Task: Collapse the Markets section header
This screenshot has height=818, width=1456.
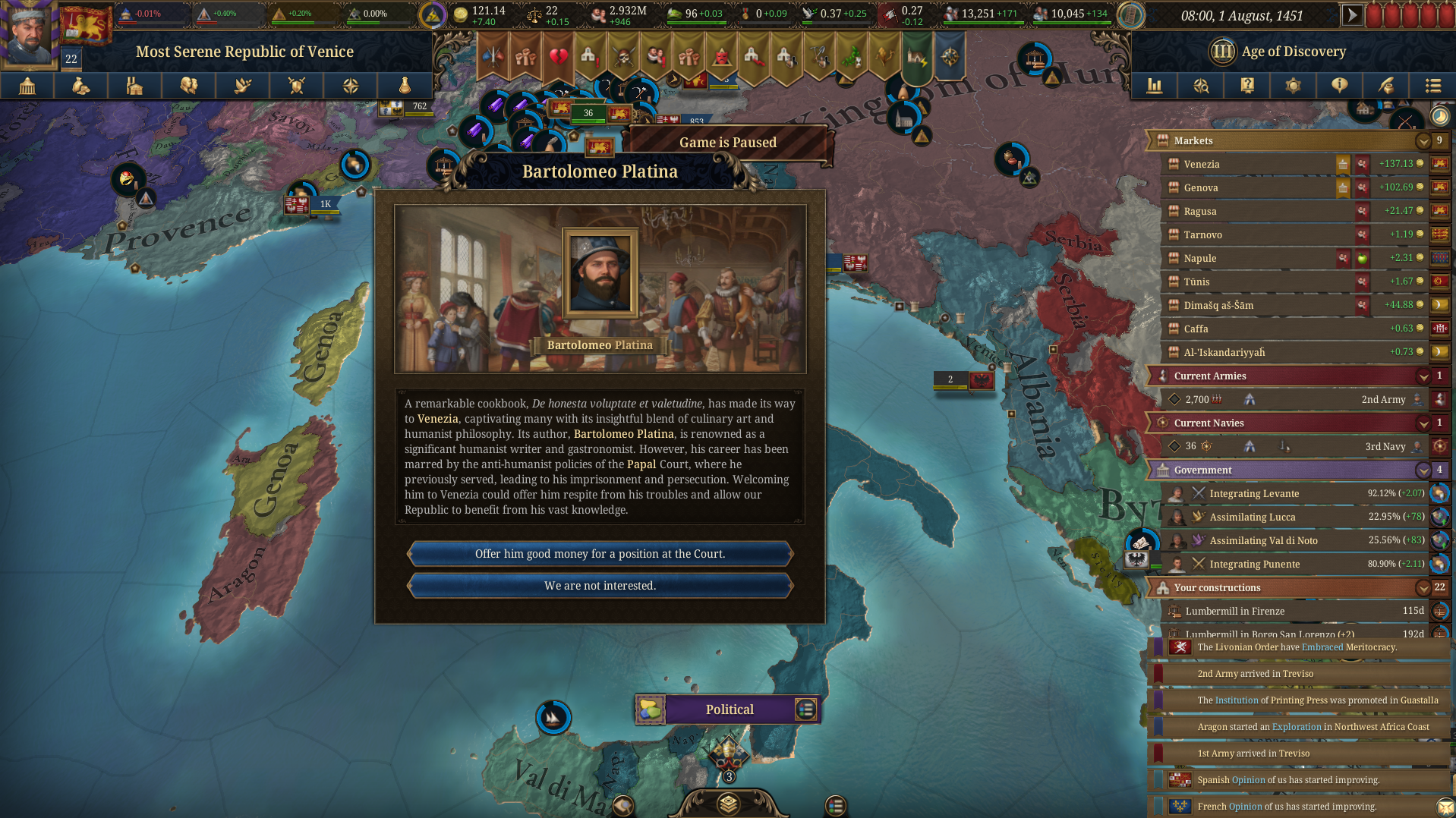Action: click(1423, 141)
